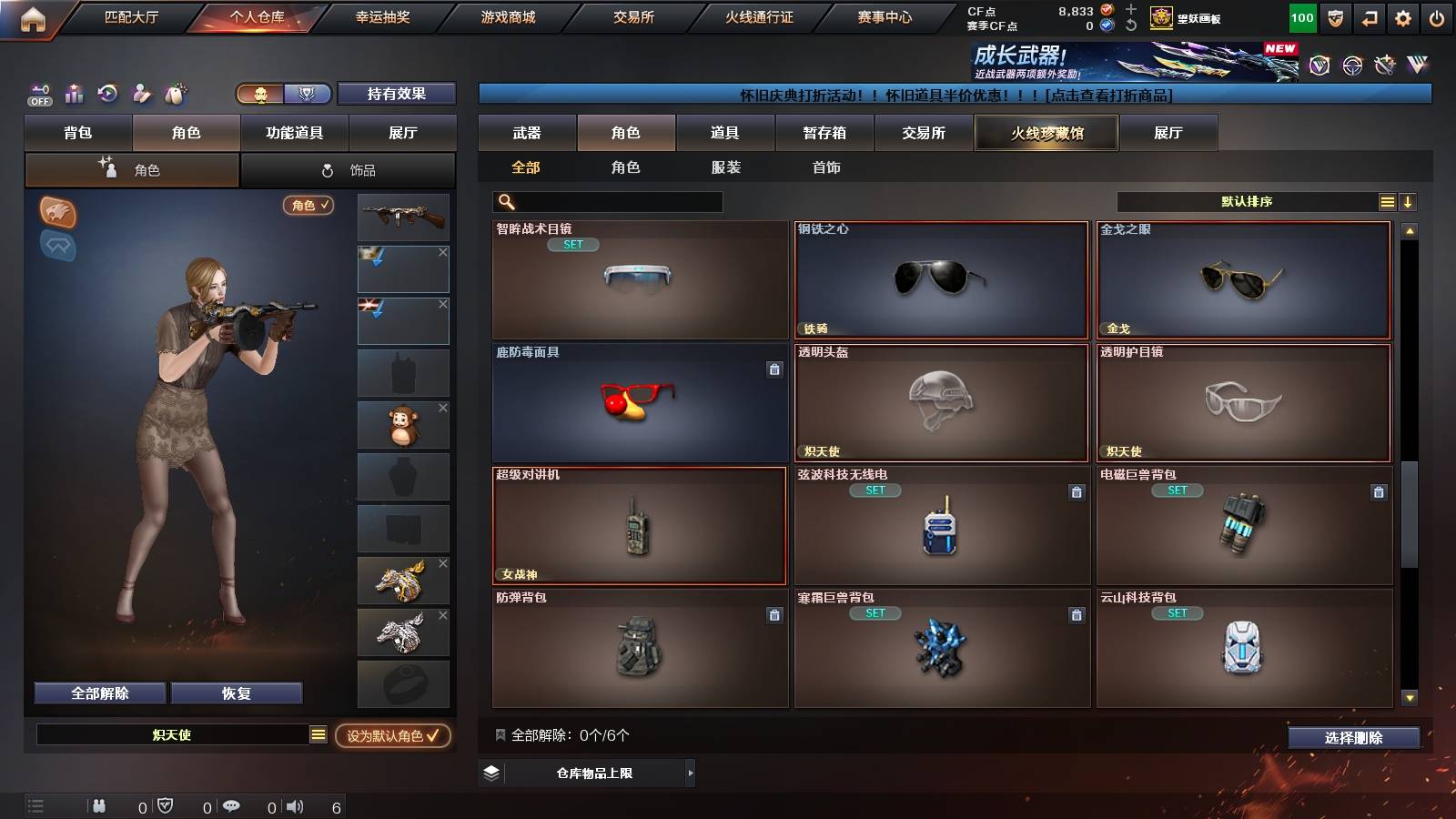Click the return arrow icon top right
The height and width of the screenshot is (819, 1456).
1369,16
